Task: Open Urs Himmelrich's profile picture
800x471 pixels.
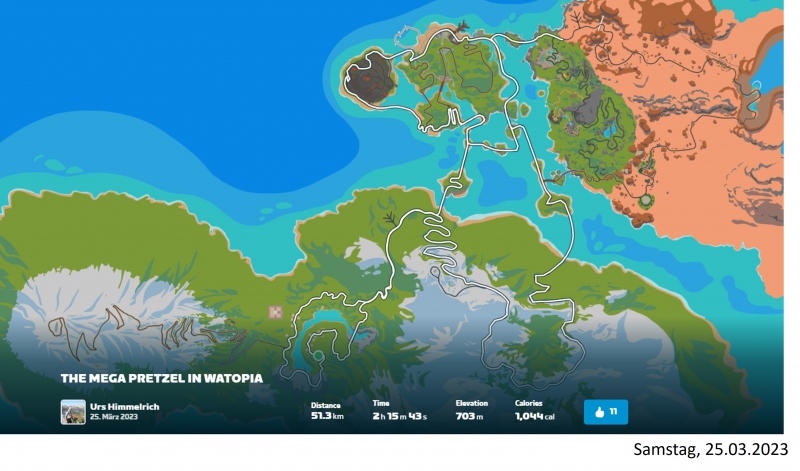Action: pyautogui.click(x=72, y=411)
